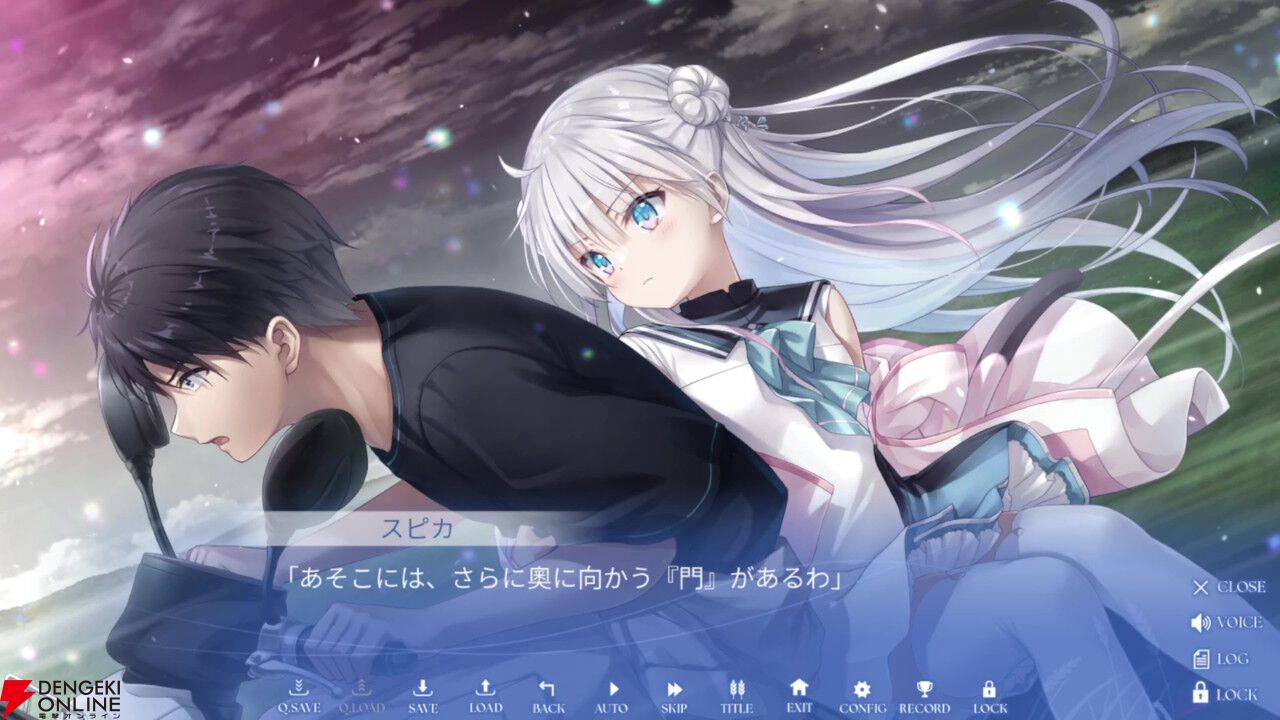Enable AUTO read mode
Image resolution: width=1280 pixels, height=720 pixels.
[x=611, y=690]
